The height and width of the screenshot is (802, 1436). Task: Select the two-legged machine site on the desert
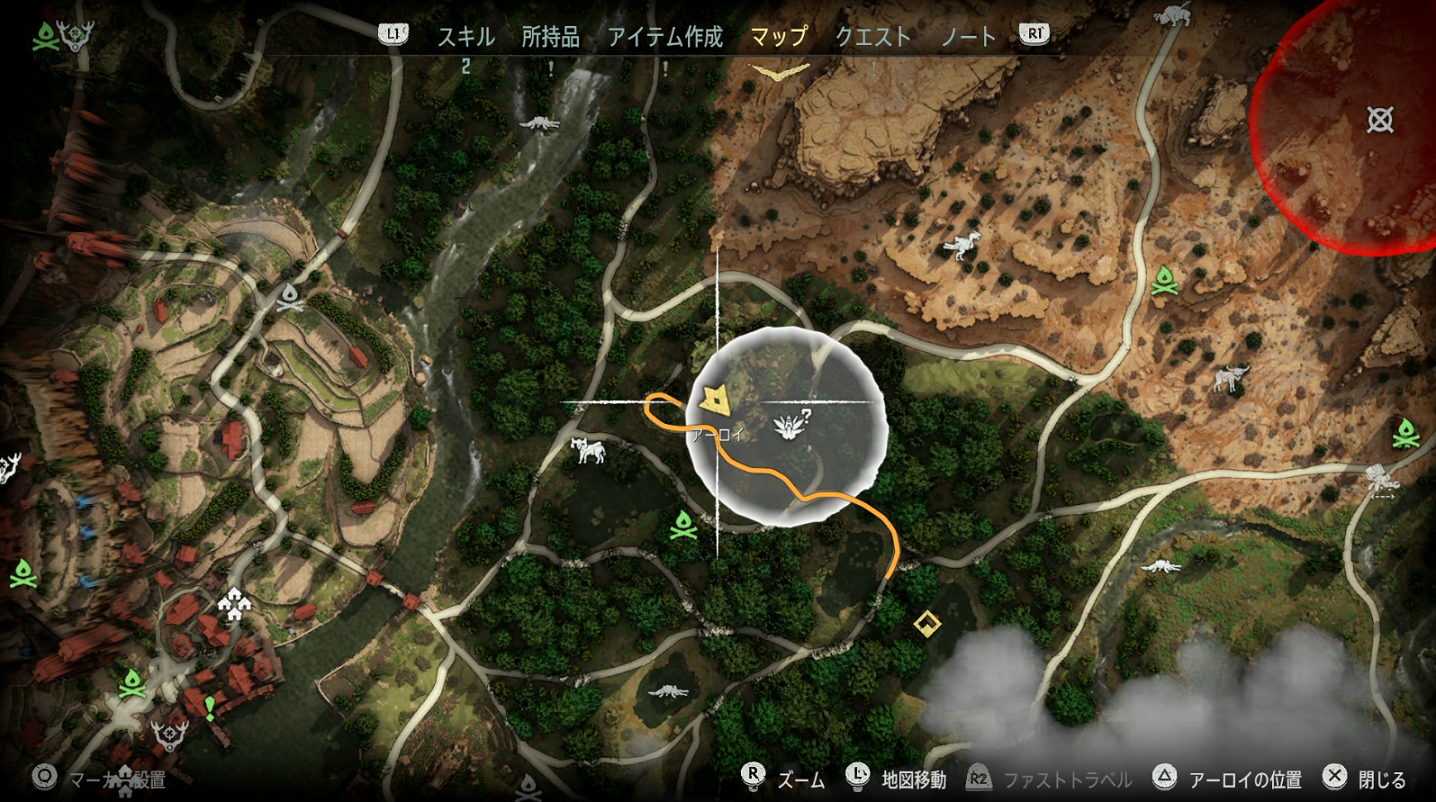click(x=962, y=245)
